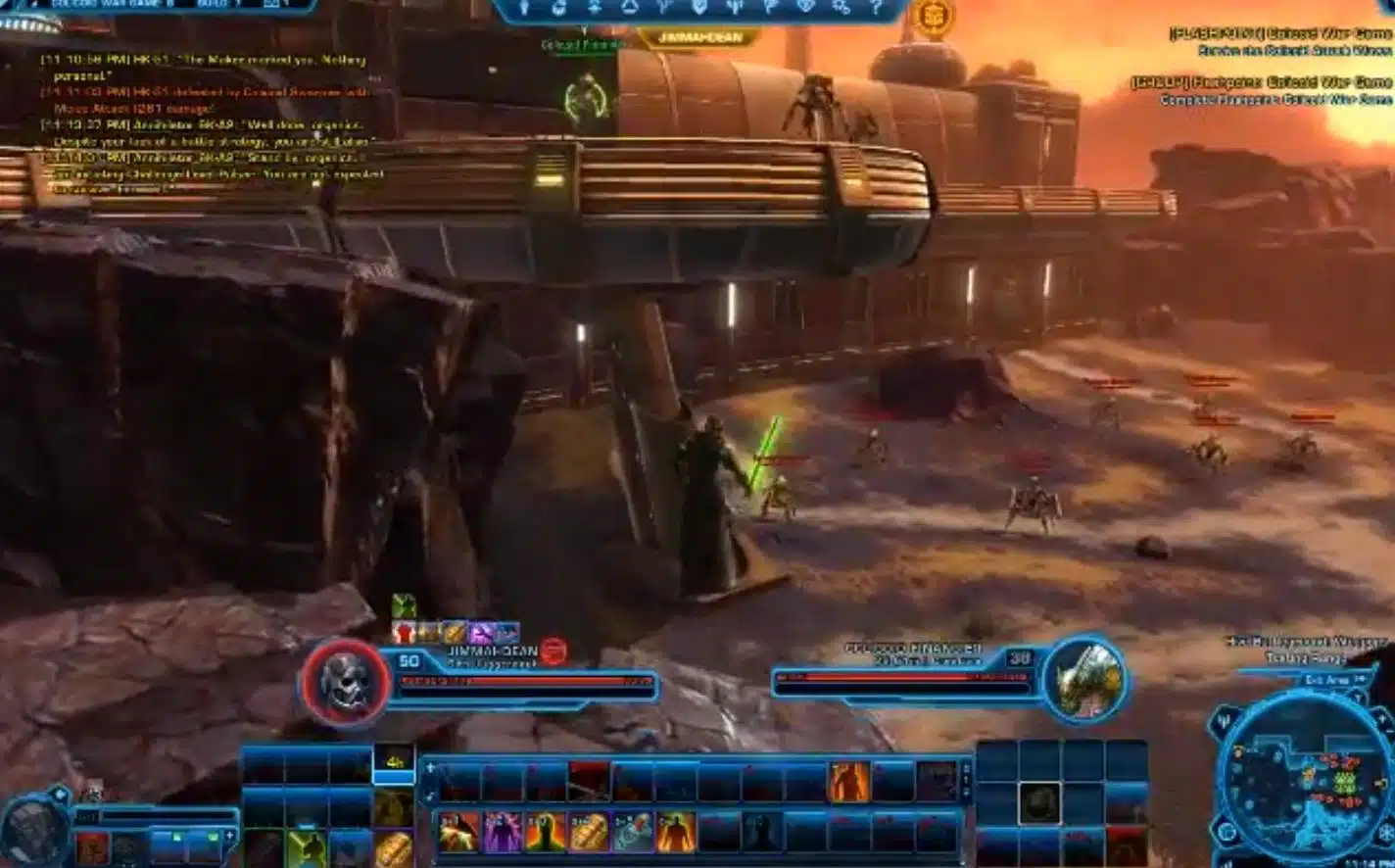
Task: Select the player's skull-mask portrait
Action: [x=345, y=683]
